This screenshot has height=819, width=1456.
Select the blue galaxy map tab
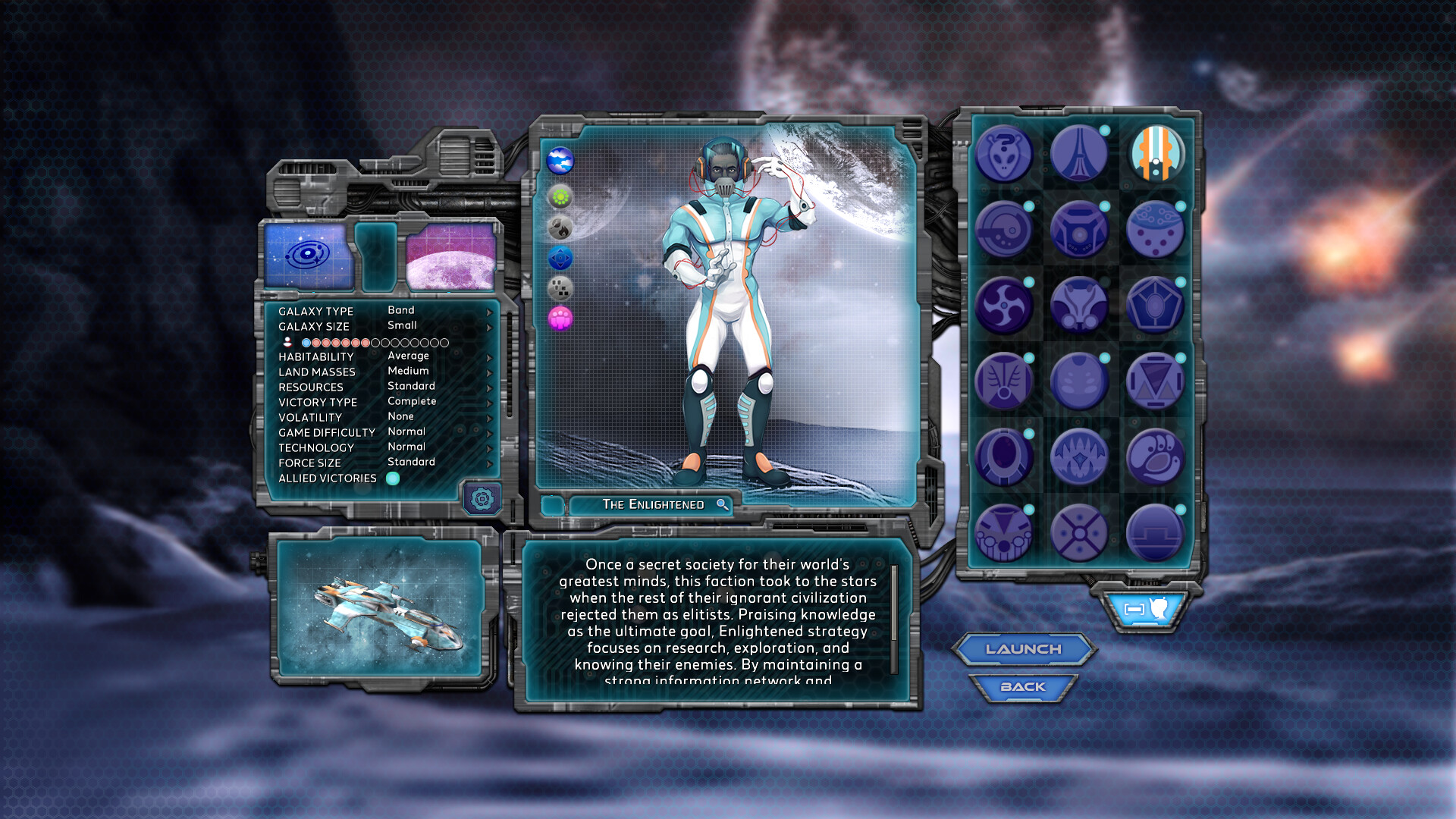point(309,258)
